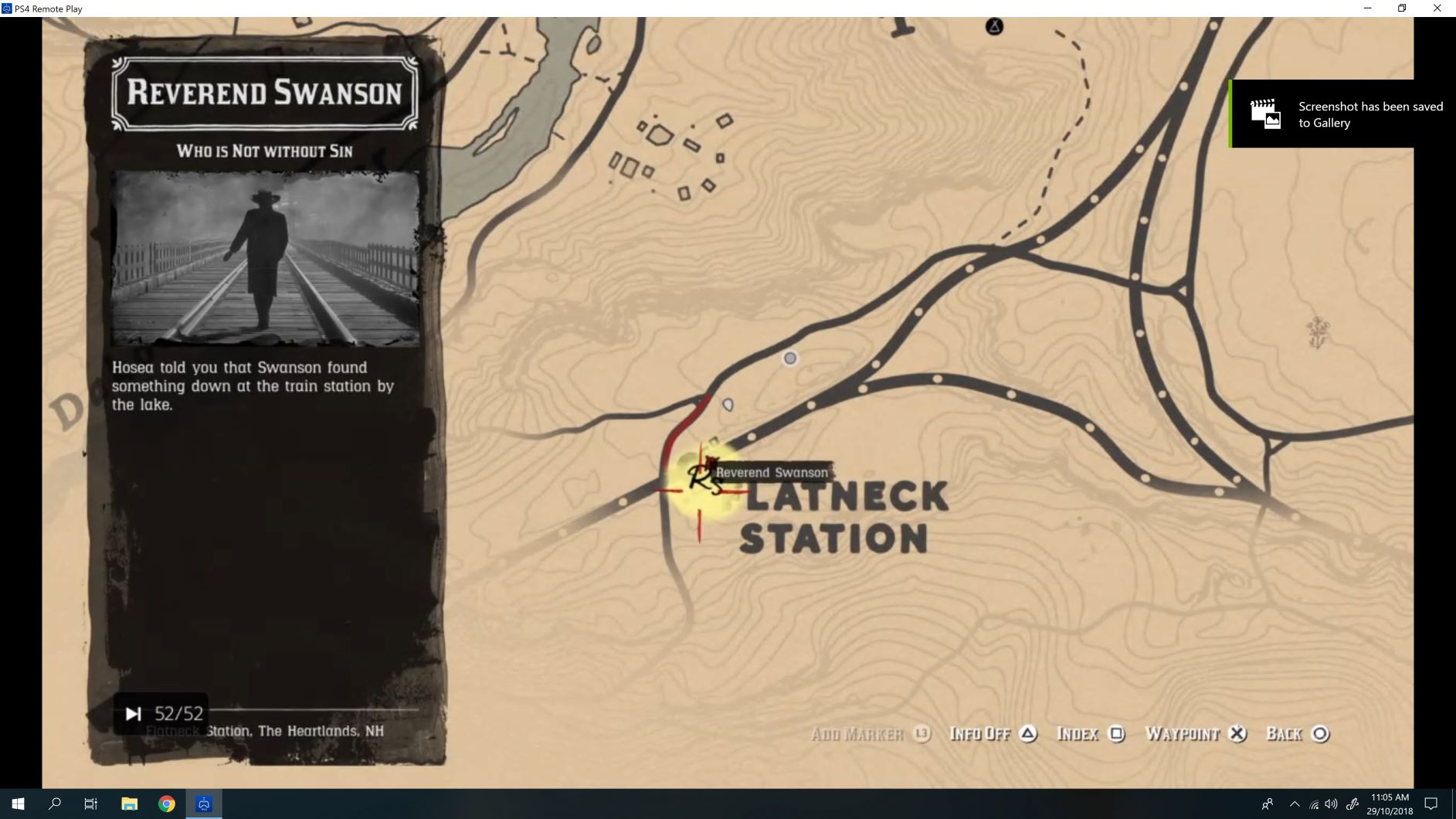This screenshot has height=819, width=1456.
Task: Advance to the next mission card with the skip arrow
Action: pyautogui.click(x=133, y=712)
